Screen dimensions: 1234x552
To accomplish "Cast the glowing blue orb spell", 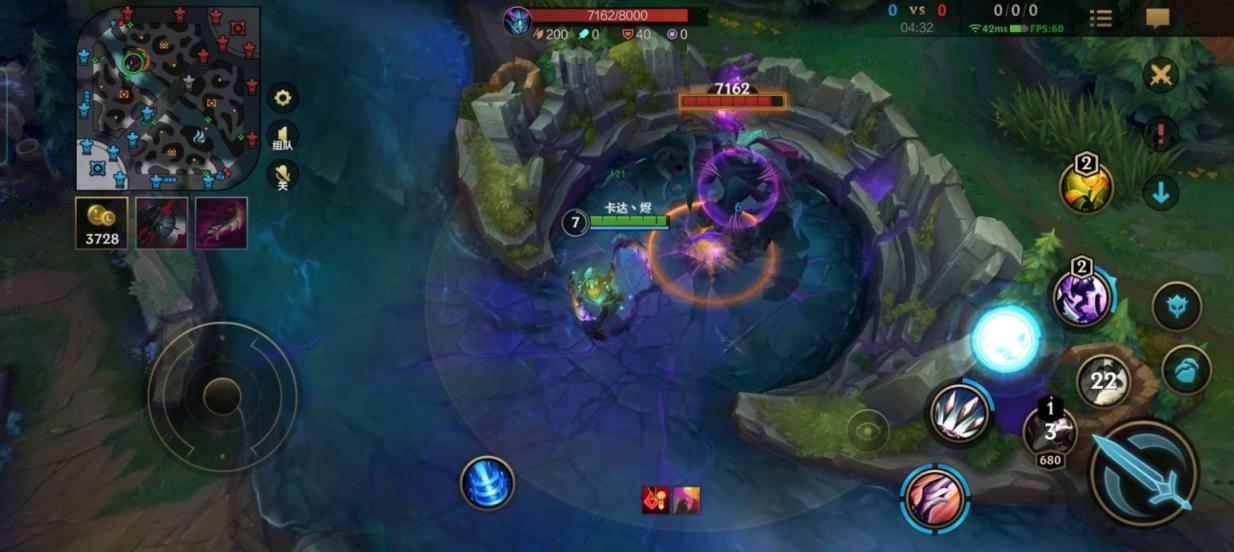I will (1006, 340).
